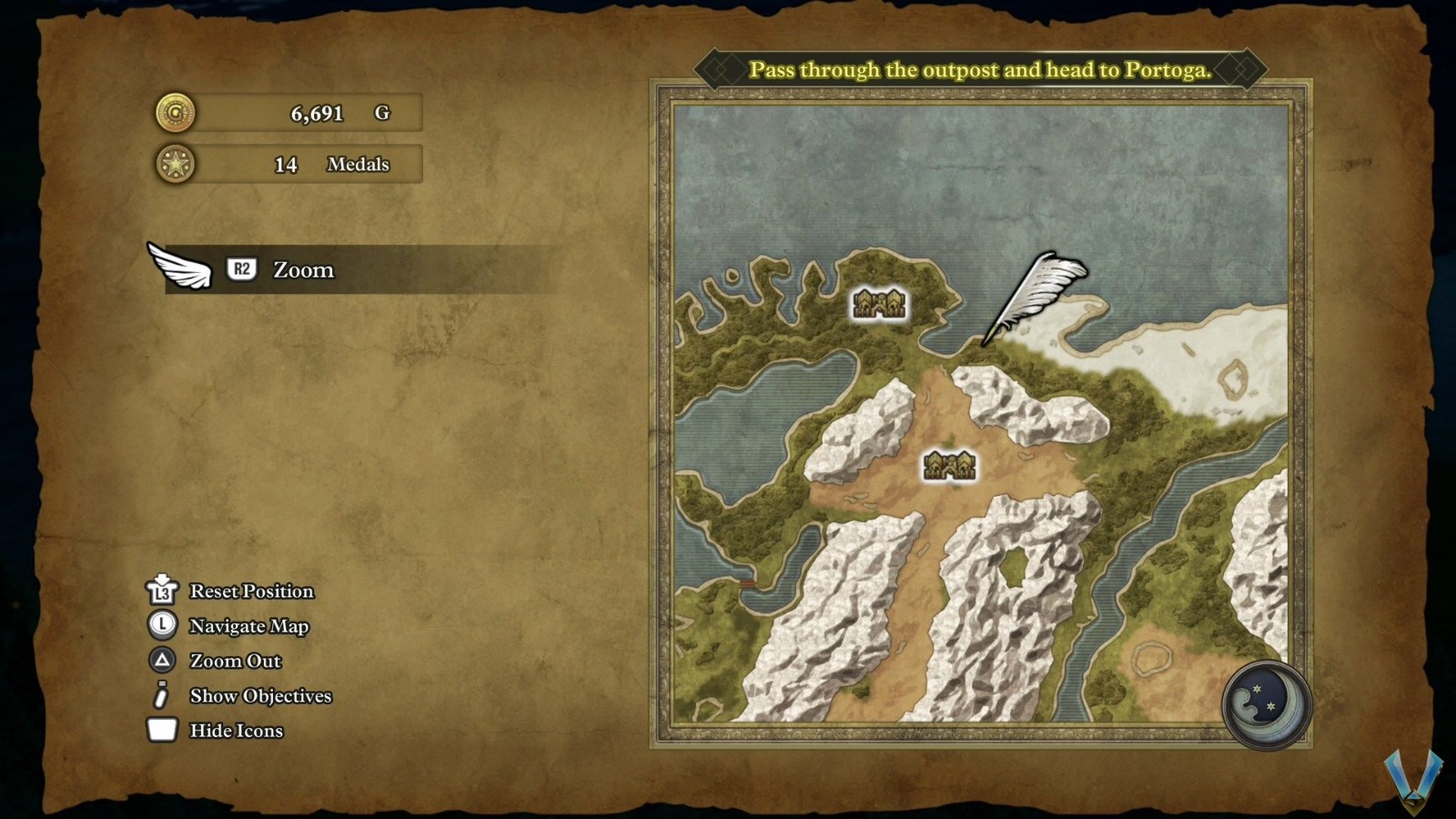1456x819 pixels.
Task: Click the moon phase indicator on the map
Action: 1264,705
